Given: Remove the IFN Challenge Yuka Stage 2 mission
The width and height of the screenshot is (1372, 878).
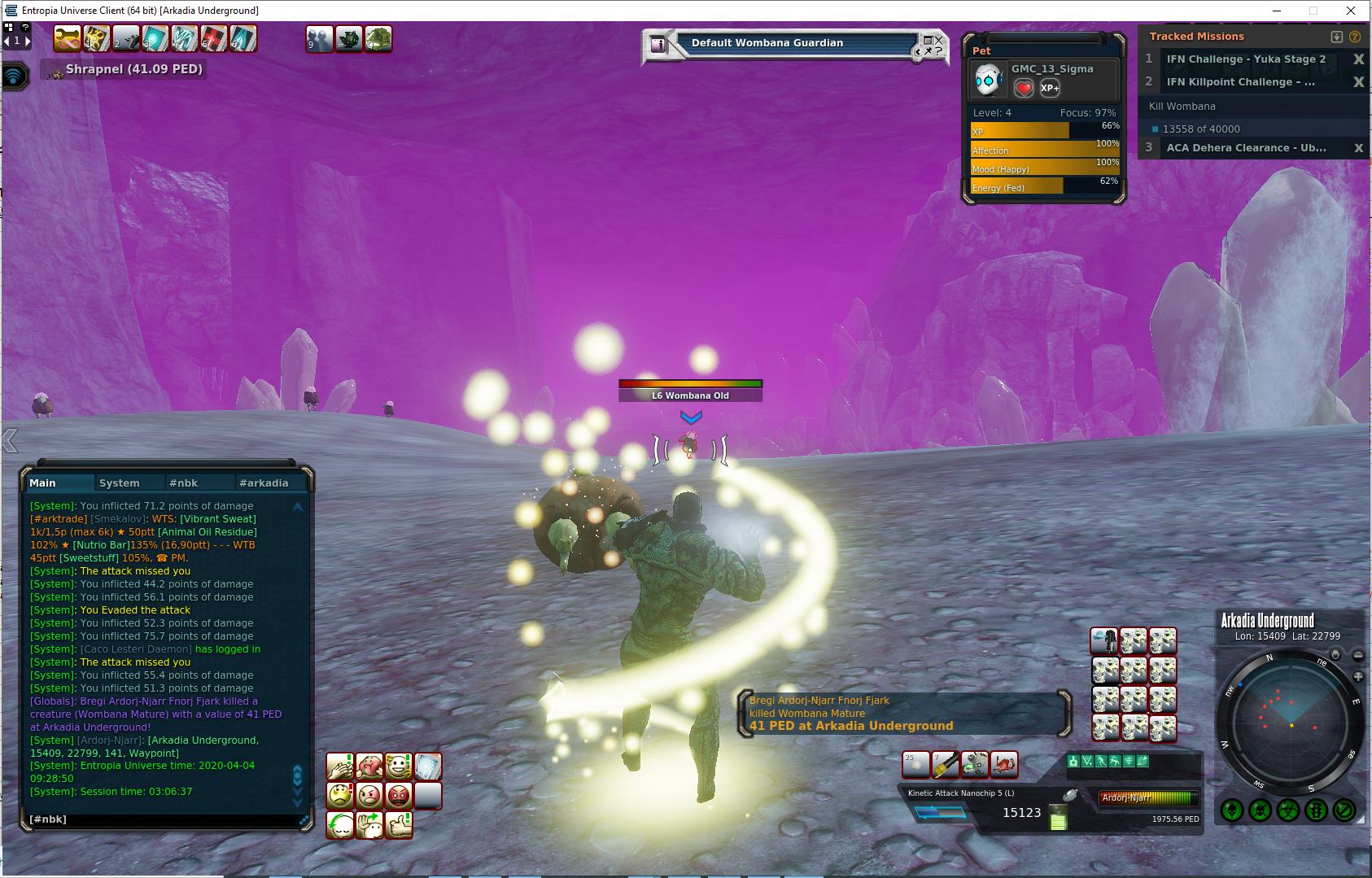Looking at the screenshot, I should click(1357, 59).
